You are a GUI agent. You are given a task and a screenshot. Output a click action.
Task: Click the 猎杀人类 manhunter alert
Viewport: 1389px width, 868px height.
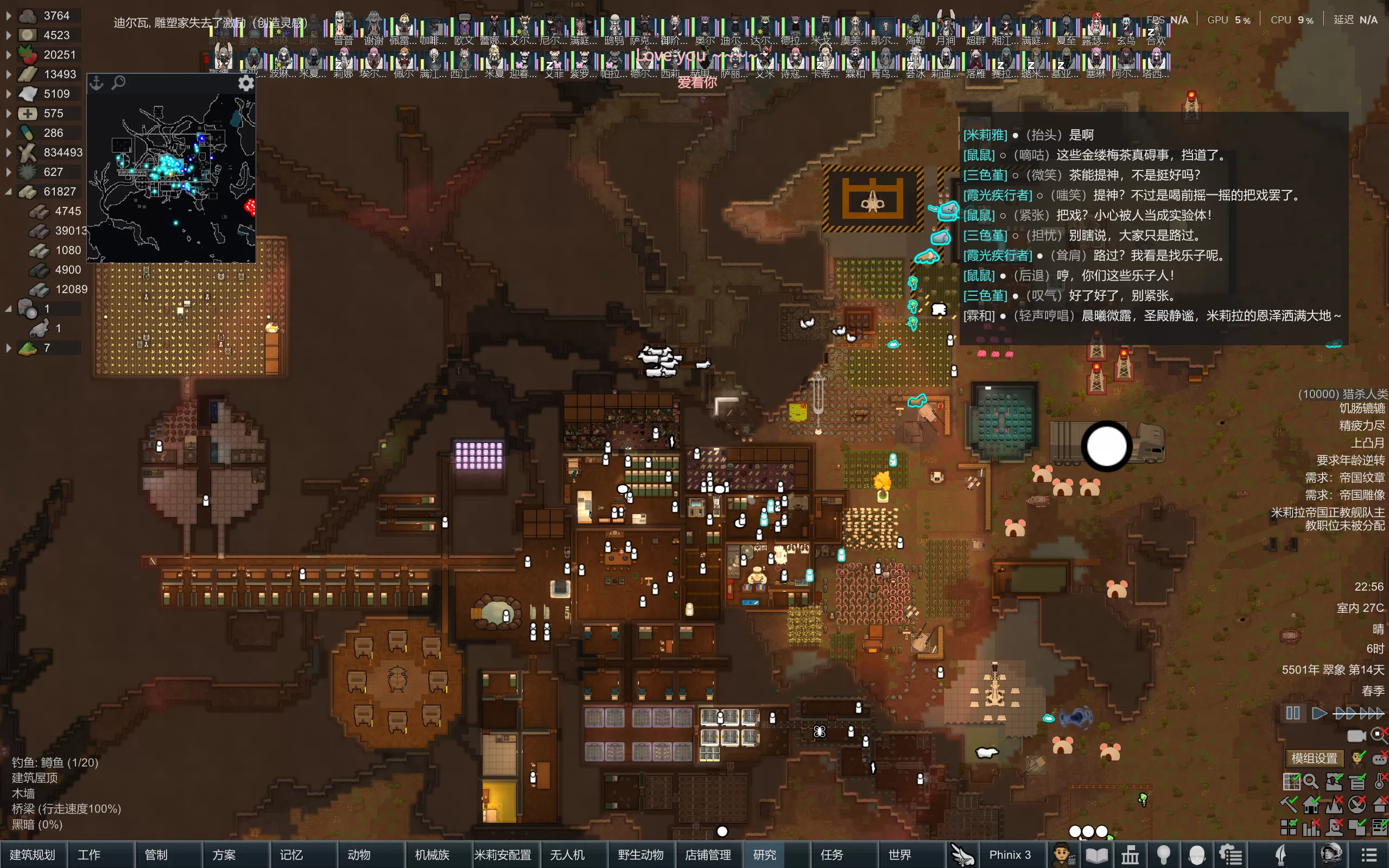coord(1342,394)
